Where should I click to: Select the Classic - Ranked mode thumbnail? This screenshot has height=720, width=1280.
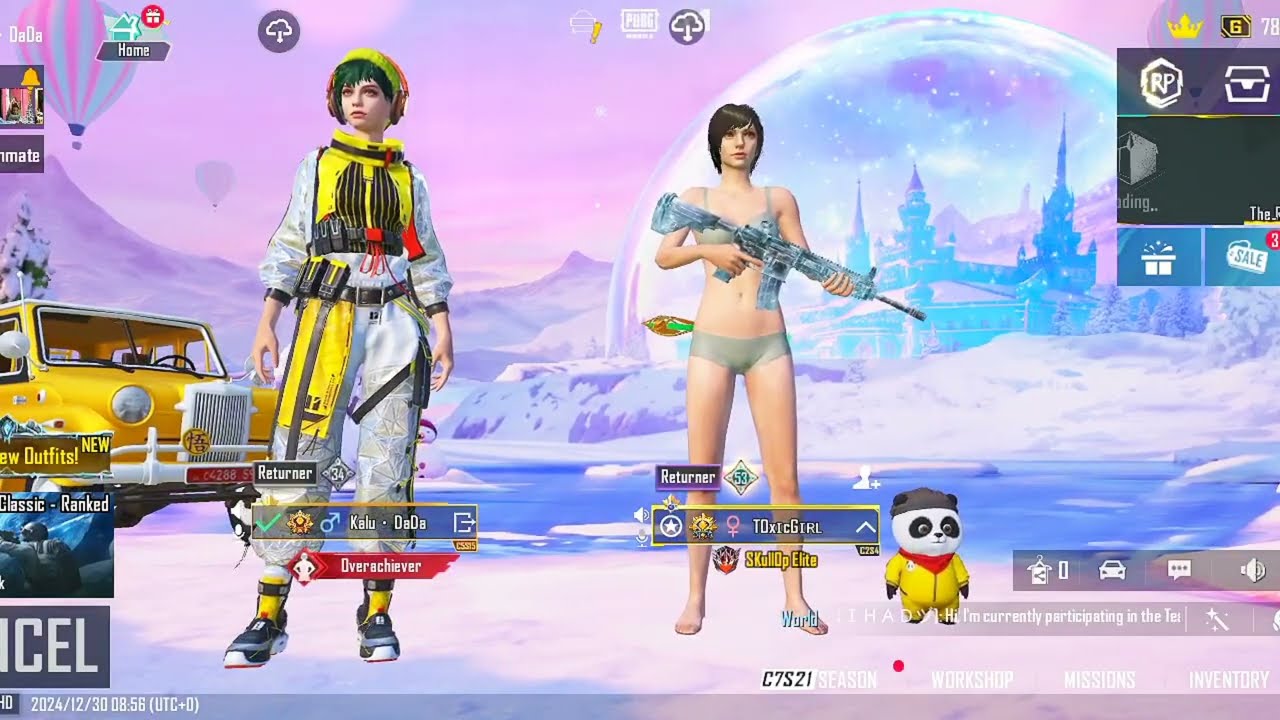pos(55,543)
